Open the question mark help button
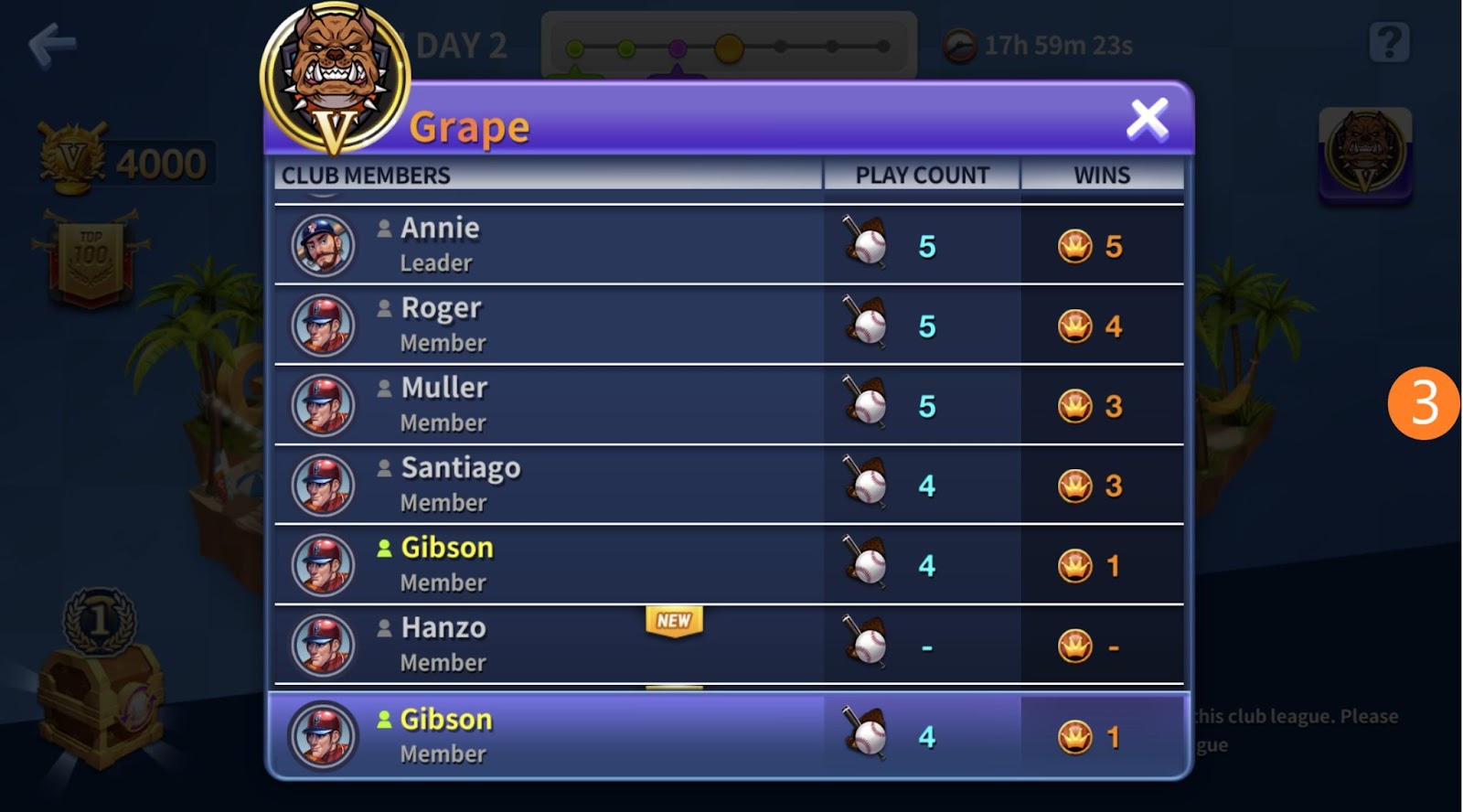 click(x=1388, y=43)
